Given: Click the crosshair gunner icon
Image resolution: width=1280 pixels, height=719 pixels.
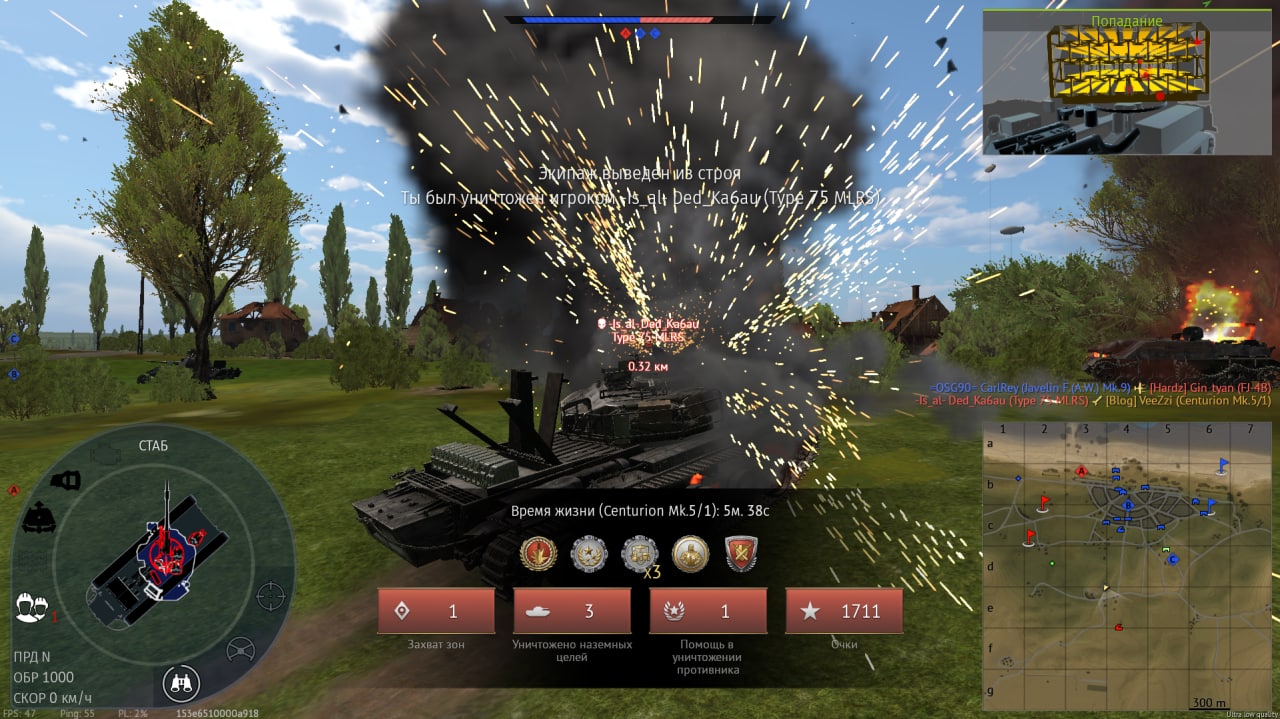Looking at the screenshot, I should [x=270, y=595].
